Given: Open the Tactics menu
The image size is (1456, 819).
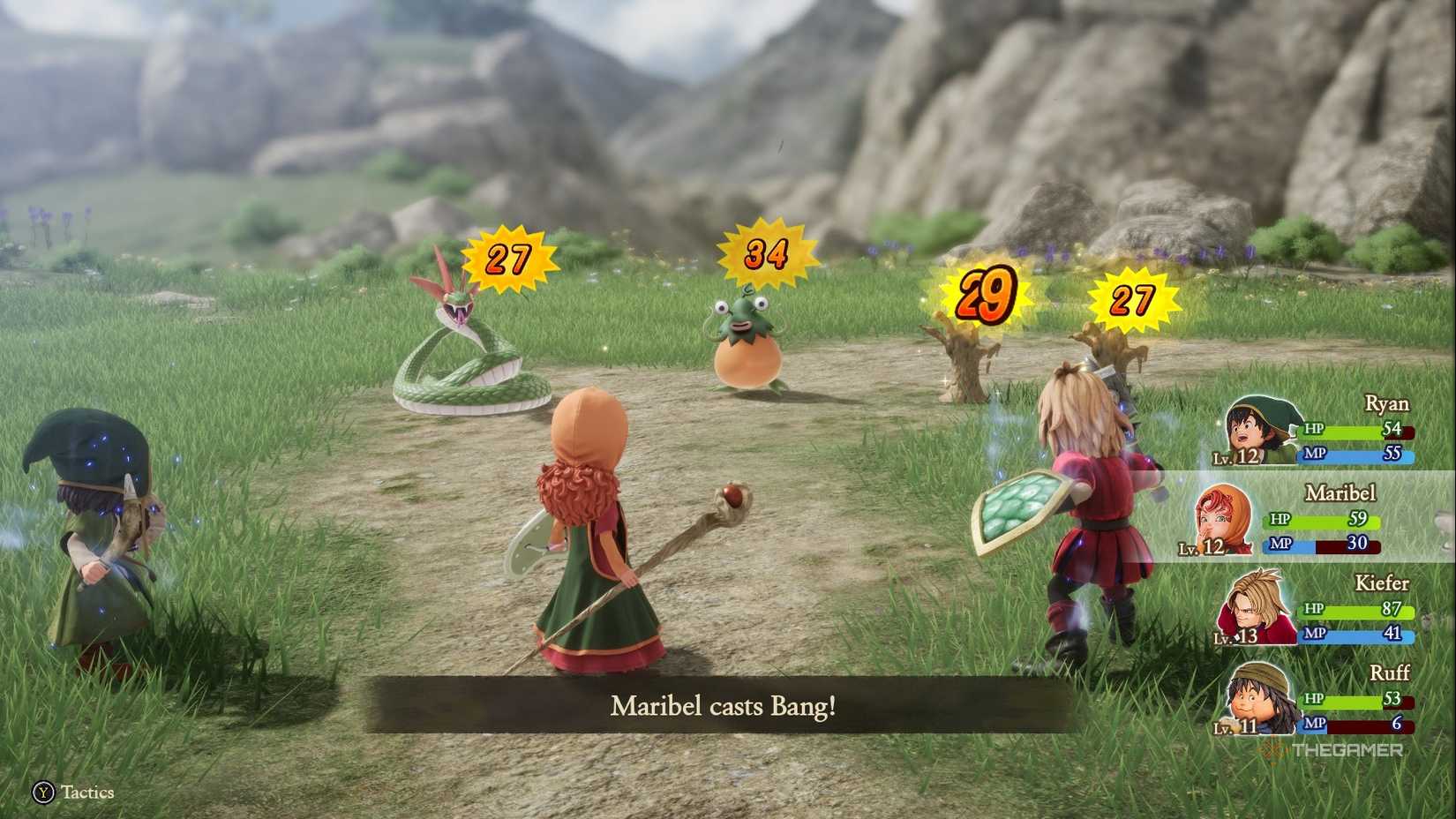Looking at the screenshot, I should 66,793.
